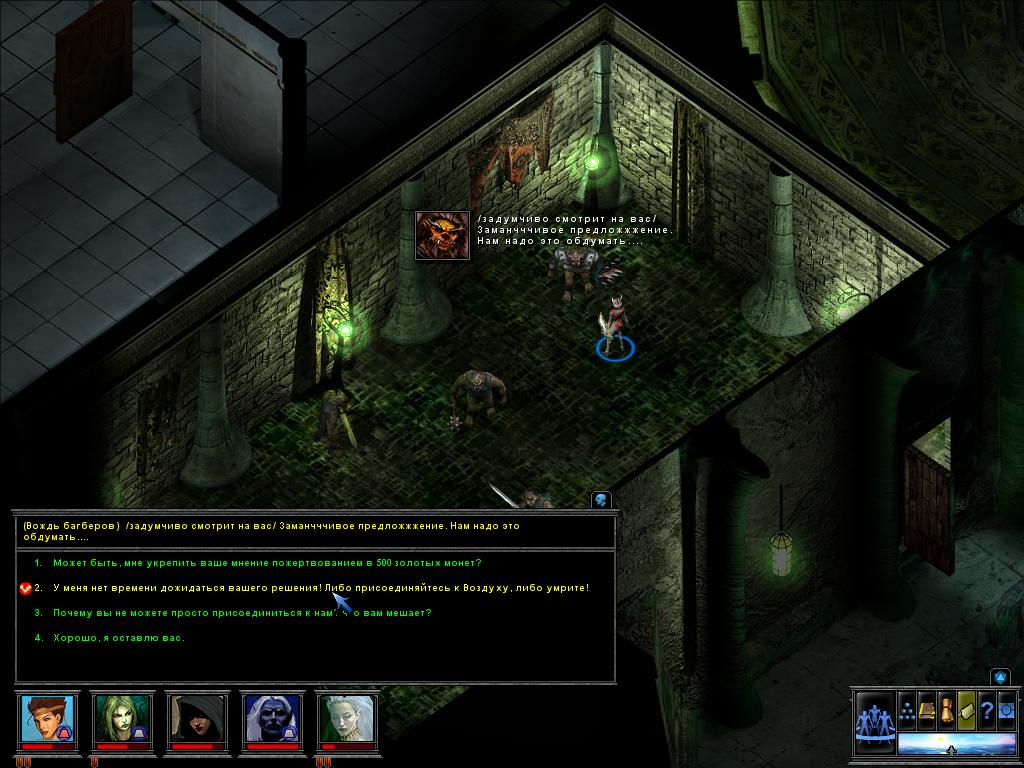Select the dark hooded character portrait

(x=196, y=718)
